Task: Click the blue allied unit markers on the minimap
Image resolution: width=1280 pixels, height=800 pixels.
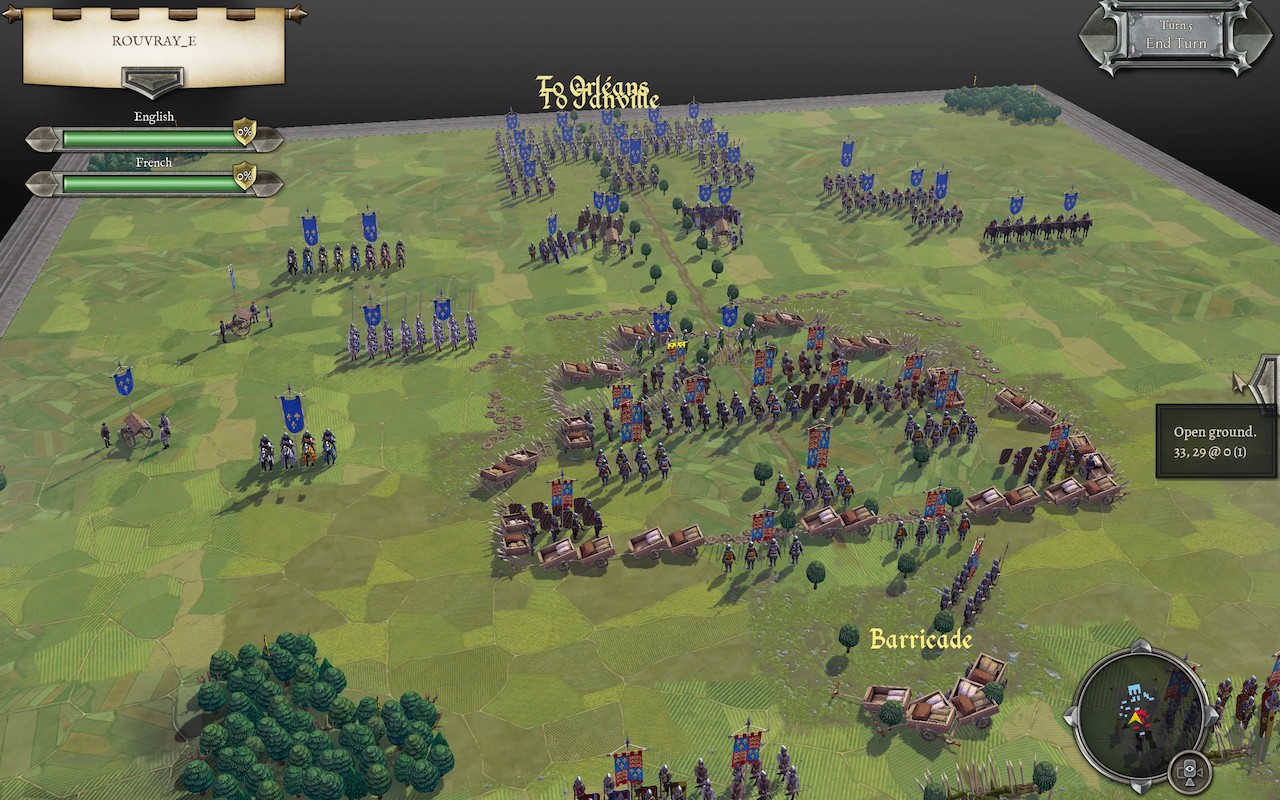Action: [1135, 690]
